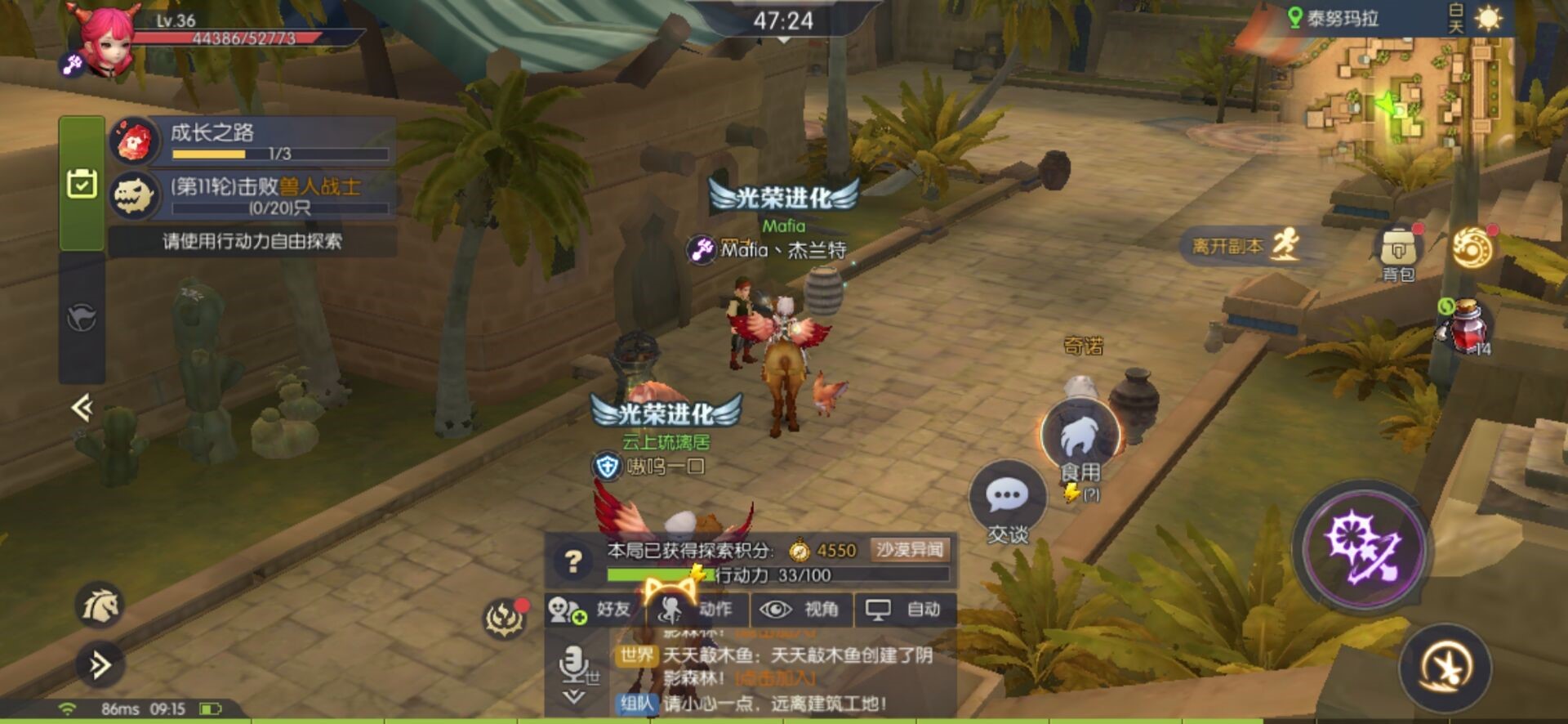The image size is (1568, 724).
Task: Trigger the dodge roll skill button
Action: point(1445,668)
